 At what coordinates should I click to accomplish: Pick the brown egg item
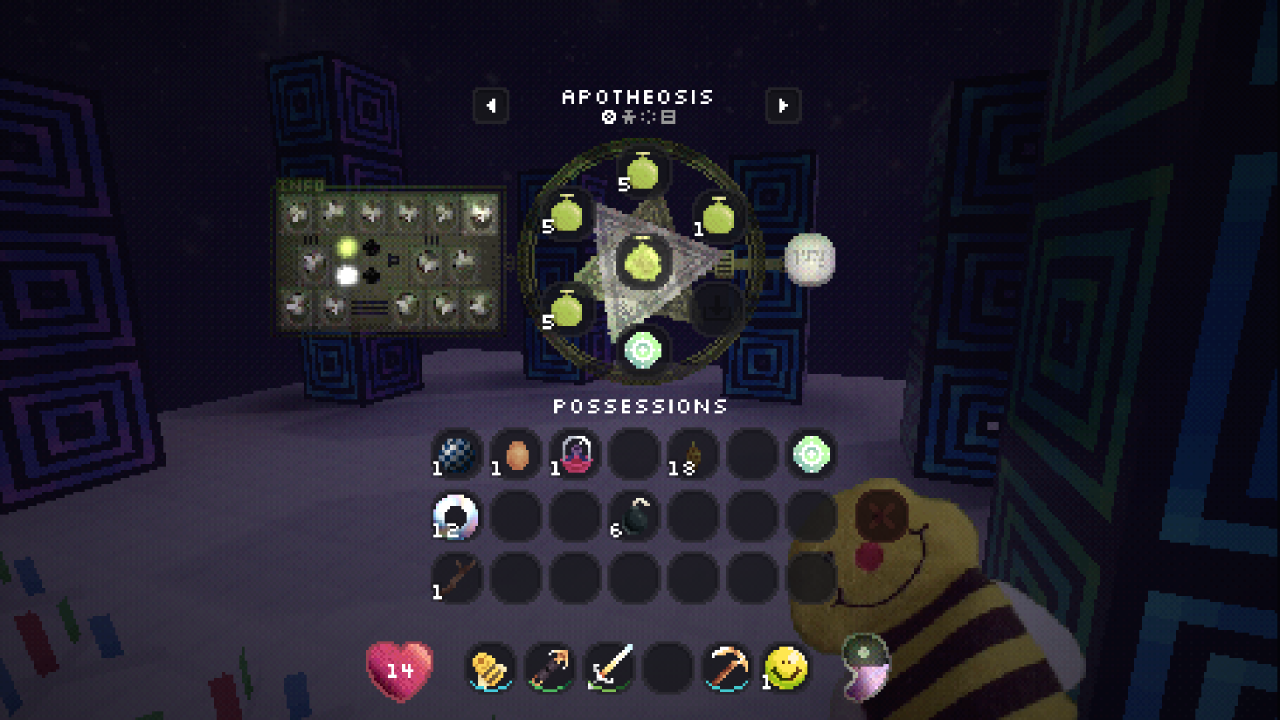pos(517,456)
